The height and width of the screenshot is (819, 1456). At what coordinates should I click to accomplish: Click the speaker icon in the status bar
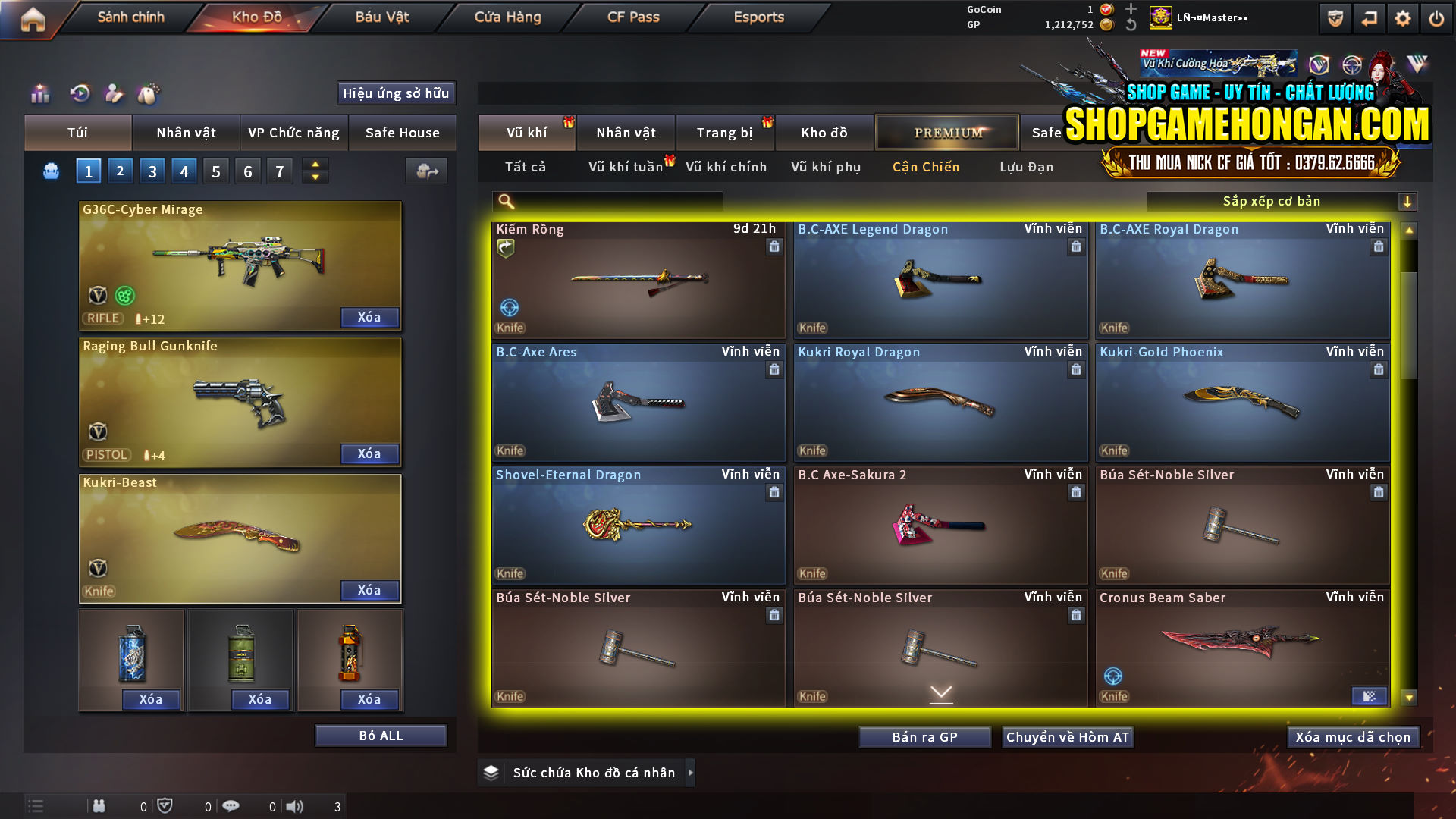click(294, 806)
